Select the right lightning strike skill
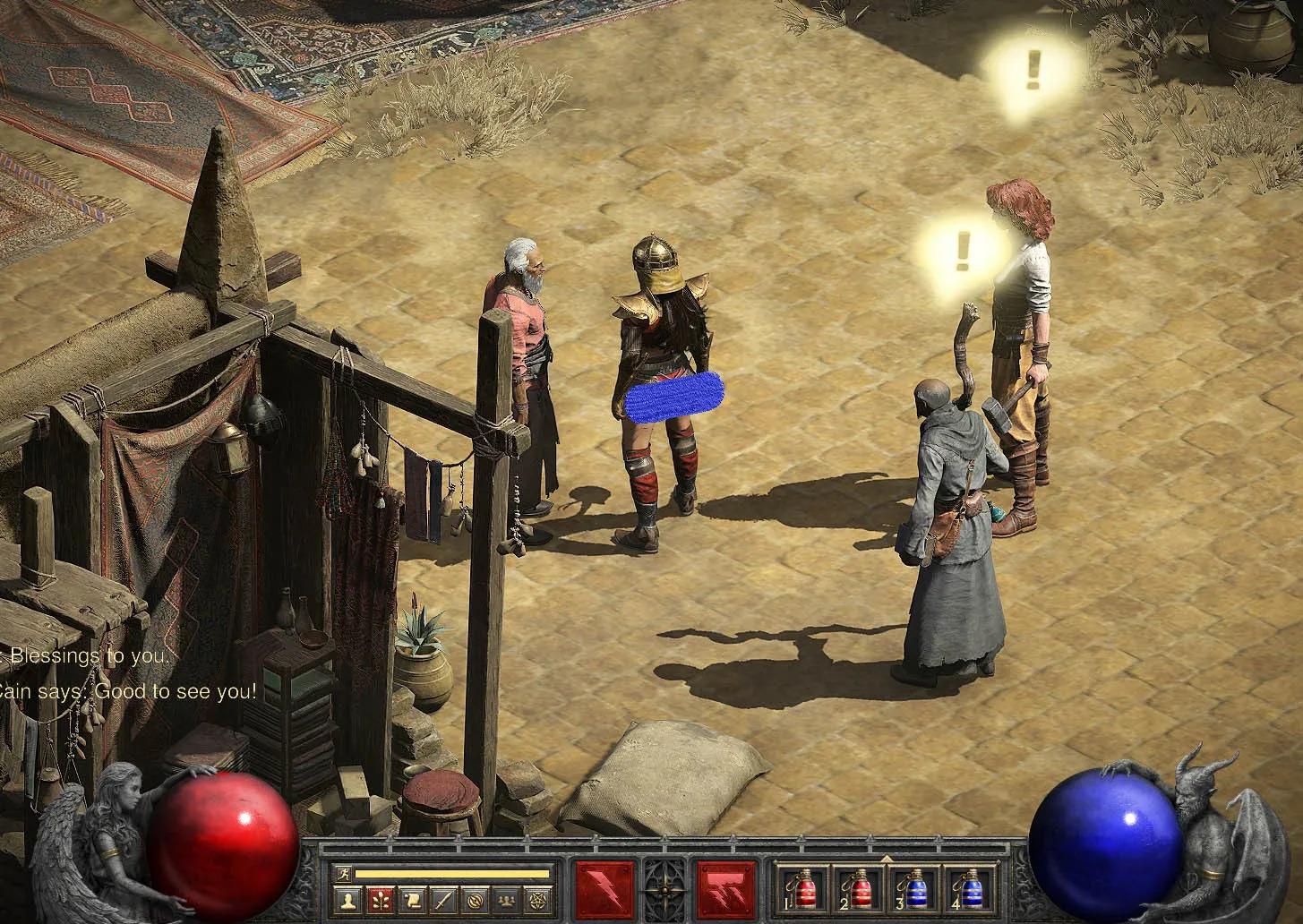1303x924 pixels. pyautogui.click(x=726, y=890)
